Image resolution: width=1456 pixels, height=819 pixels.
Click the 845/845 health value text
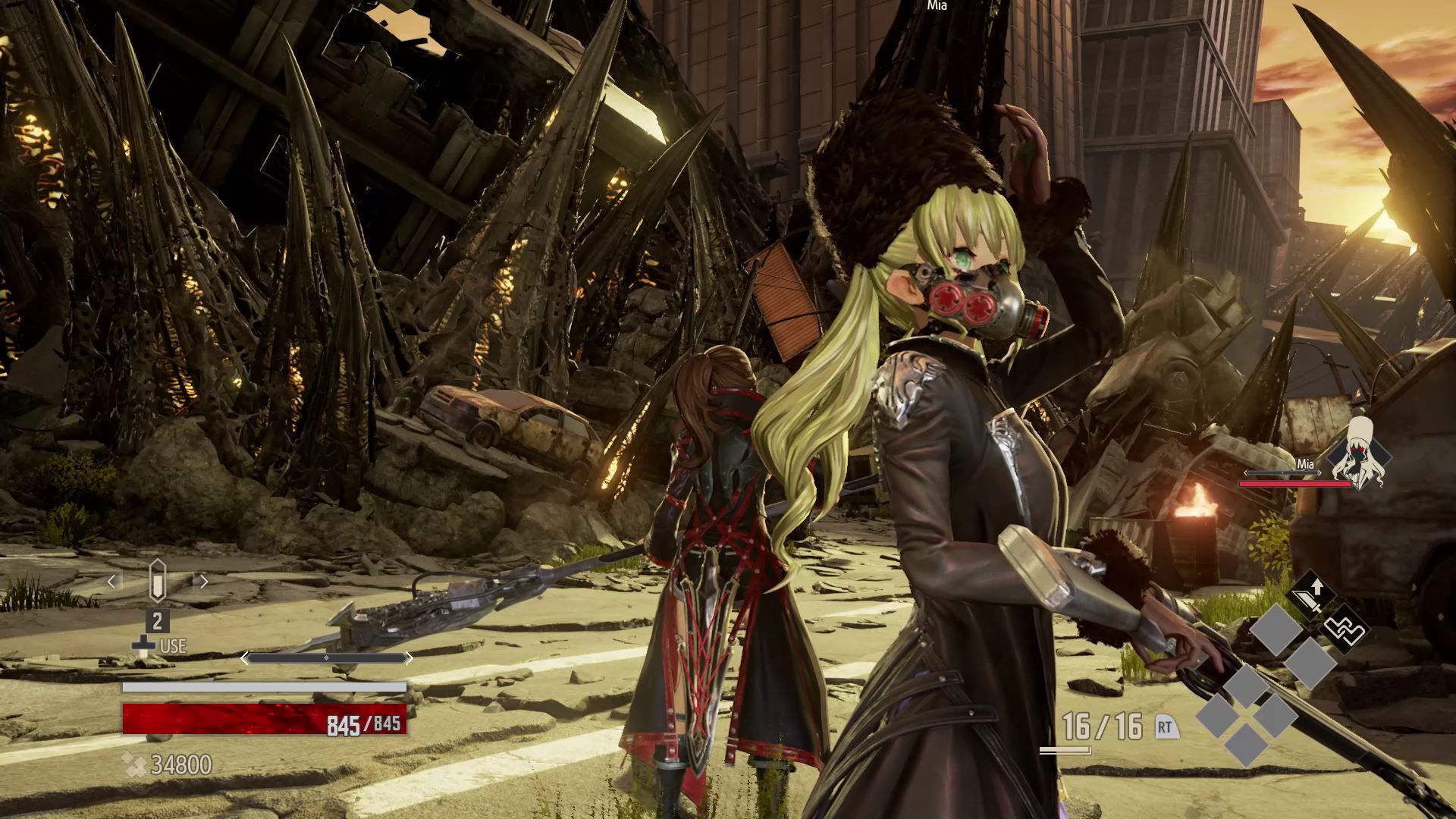point(362,723)
